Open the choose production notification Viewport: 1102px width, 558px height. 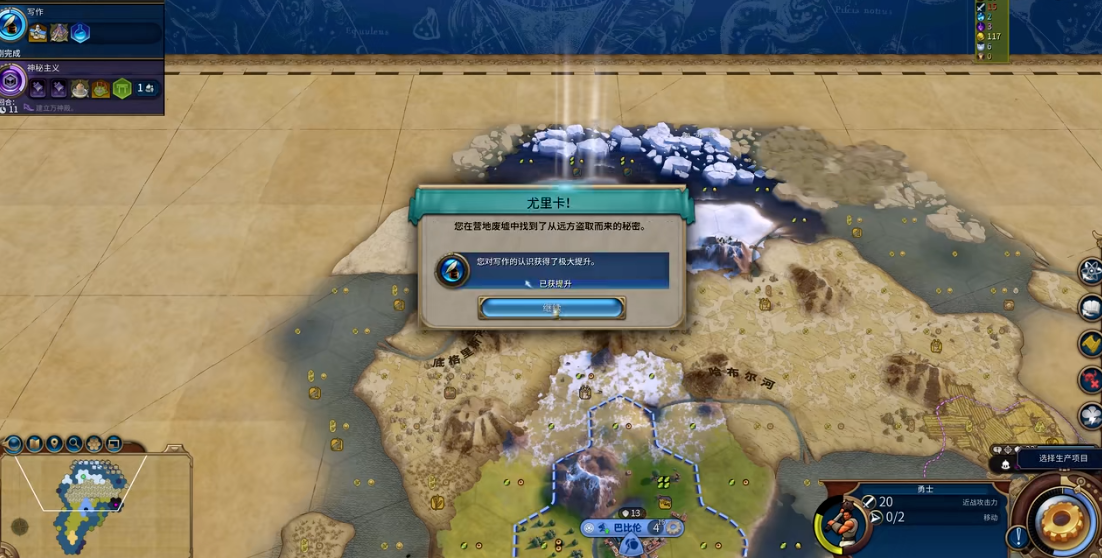(1060, 459)
